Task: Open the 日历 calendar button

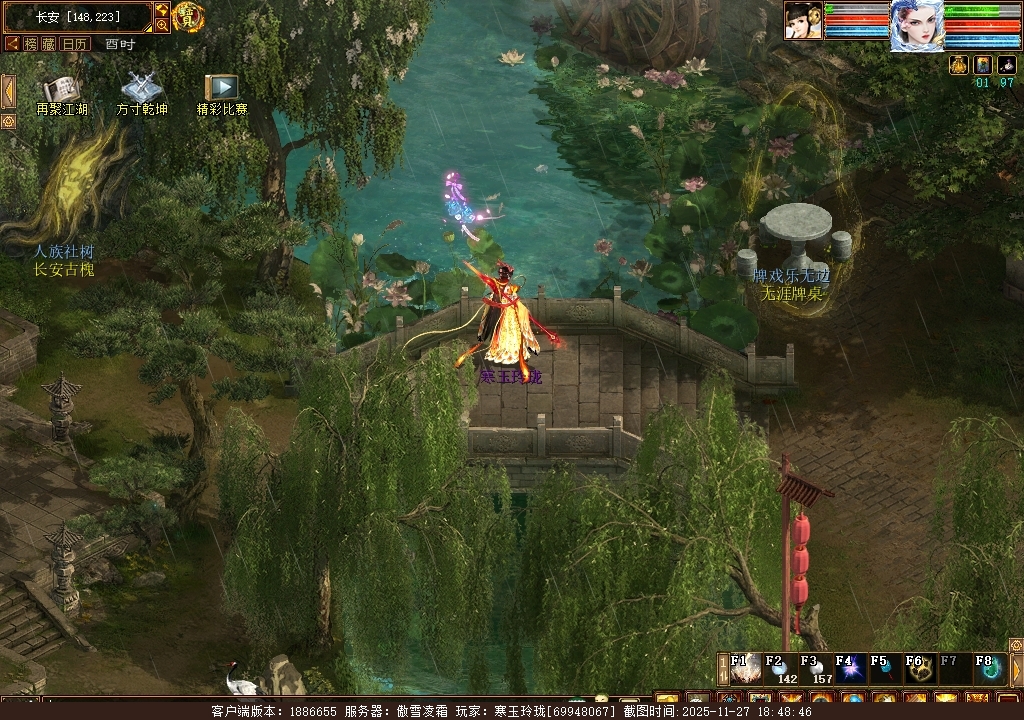Action: pos(75,44)
